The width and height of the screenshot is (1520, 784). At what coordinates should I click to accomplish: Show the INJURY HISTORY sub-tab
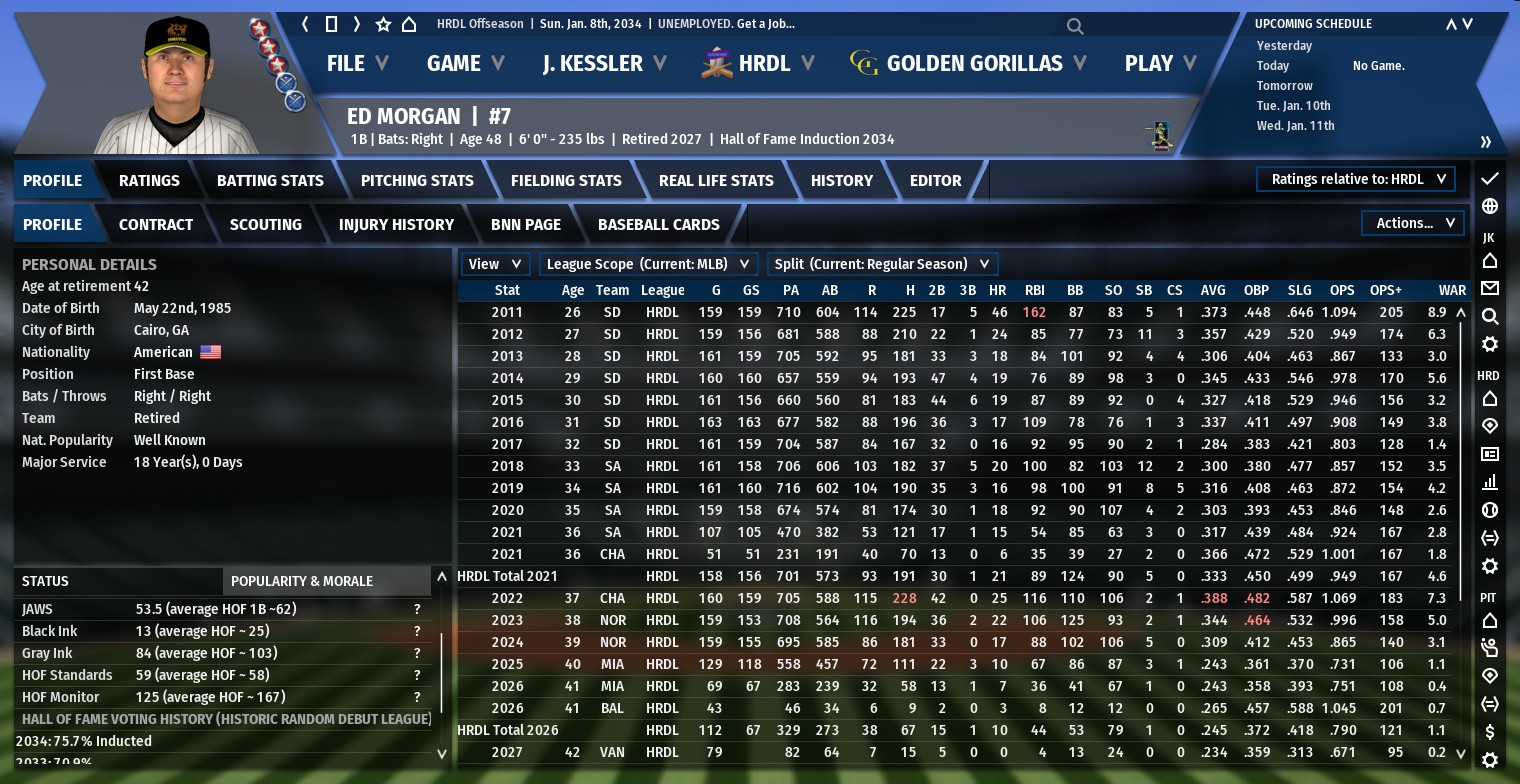(396, 224)
